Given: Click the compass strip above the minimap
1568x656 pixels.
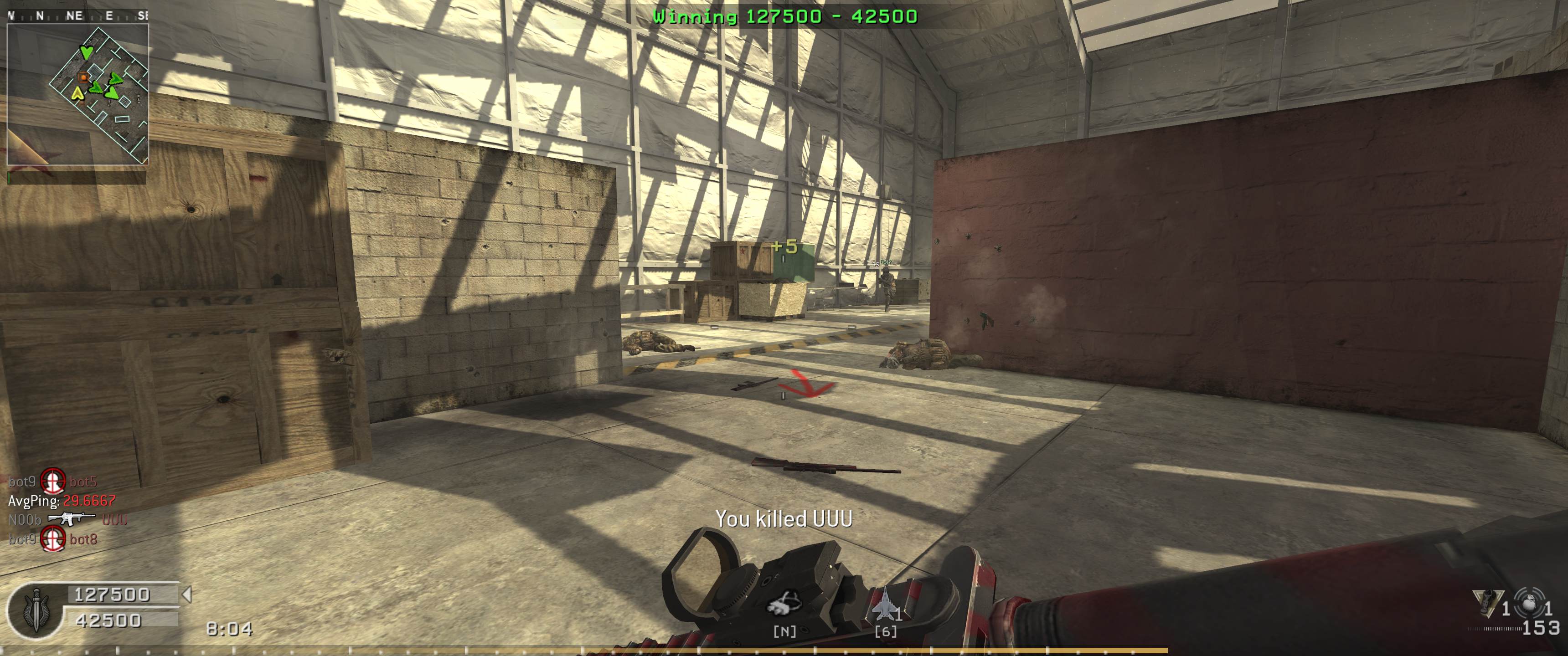Looking at the screenshot, I should click(x=77, y=16).
